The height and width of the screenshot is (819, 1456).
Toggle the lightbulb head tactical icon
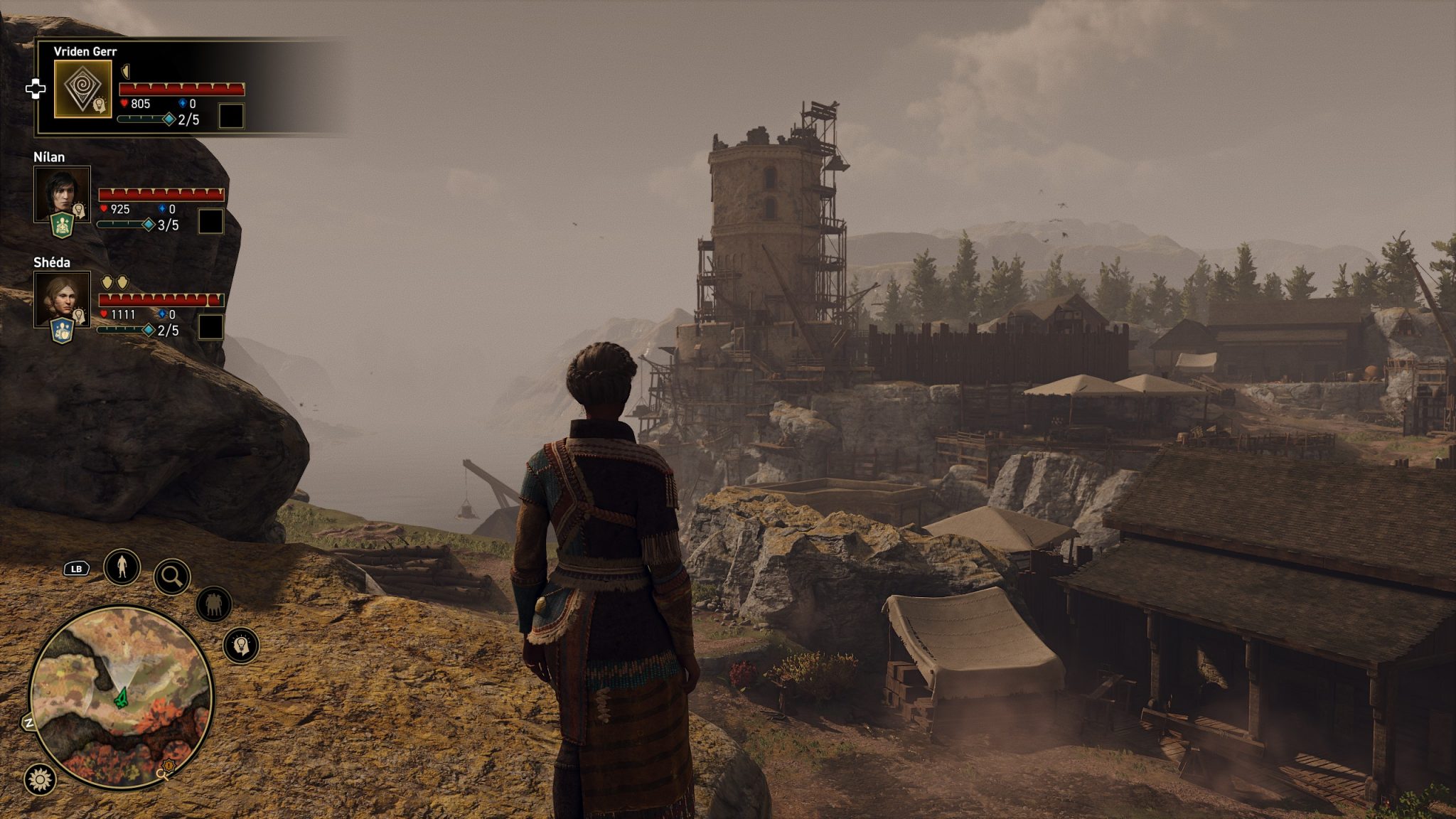(x=241, y=646)
